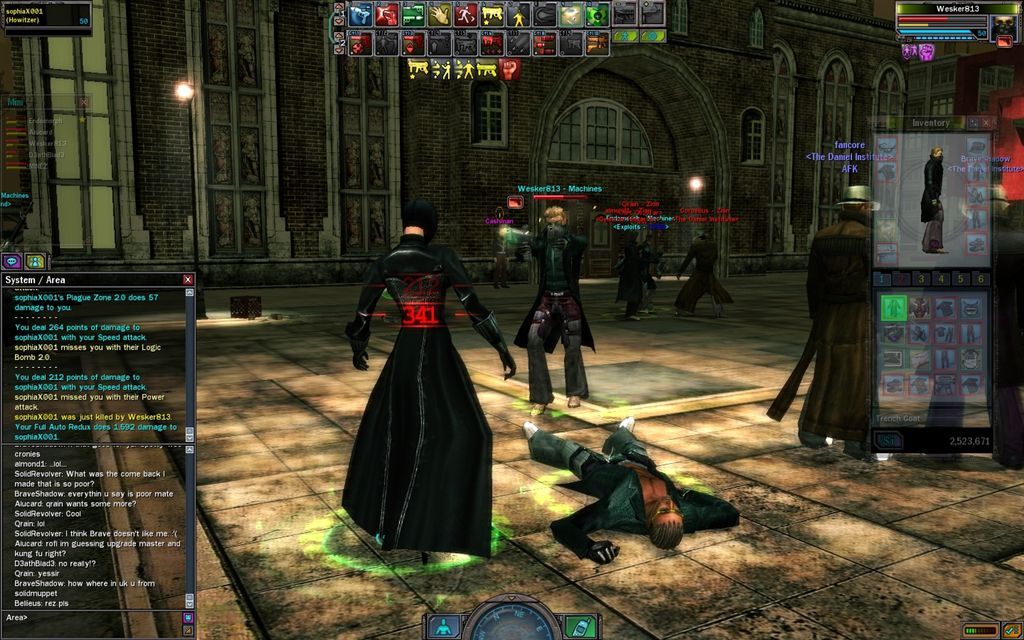The height and width of the screenshot is (640, 1024).
Task: Select the yellow submachine gun ability
Action: pos(492,15)
